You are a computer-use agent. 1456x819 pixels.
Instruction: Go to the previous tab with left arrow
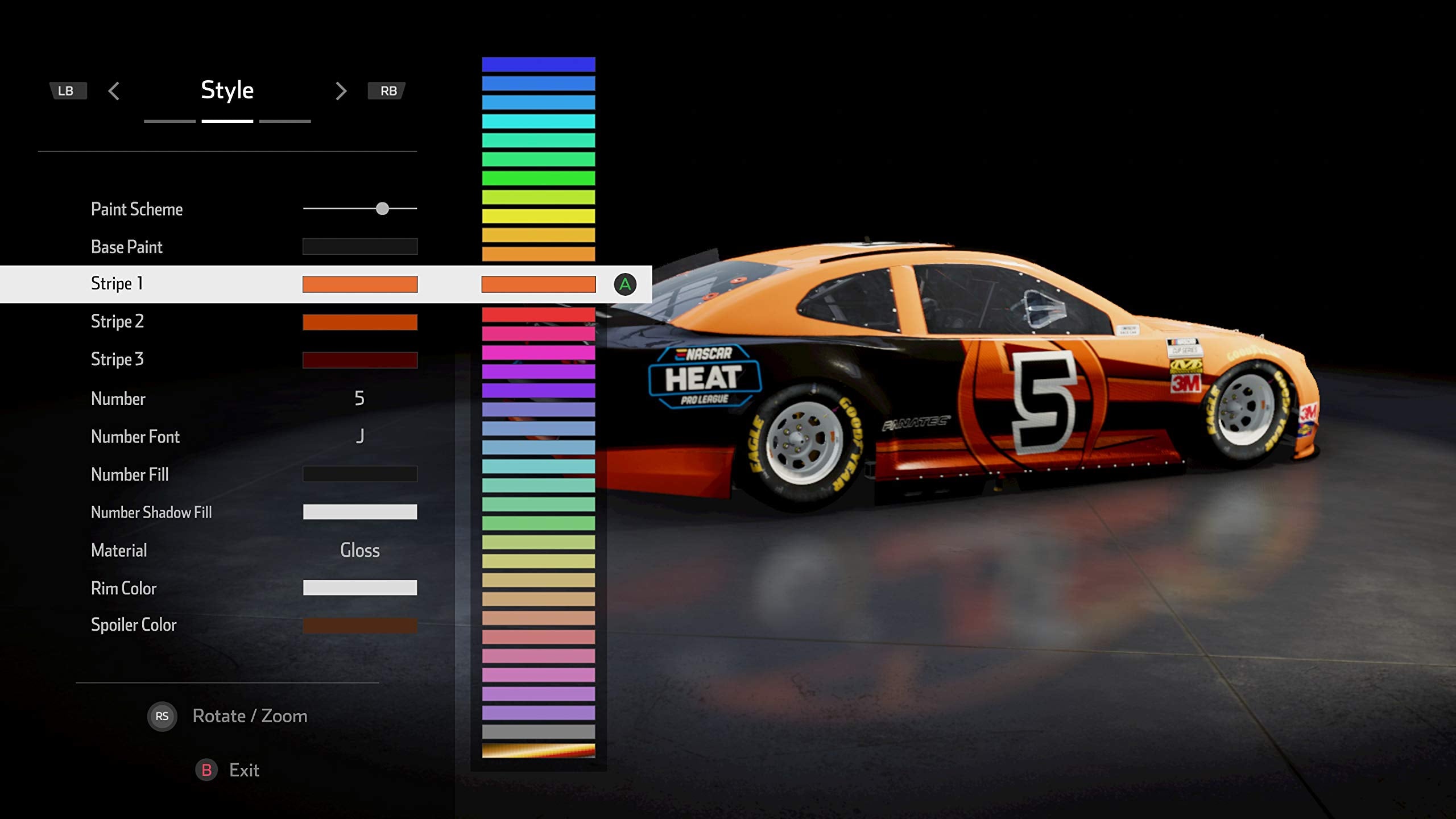pos(114,91)
